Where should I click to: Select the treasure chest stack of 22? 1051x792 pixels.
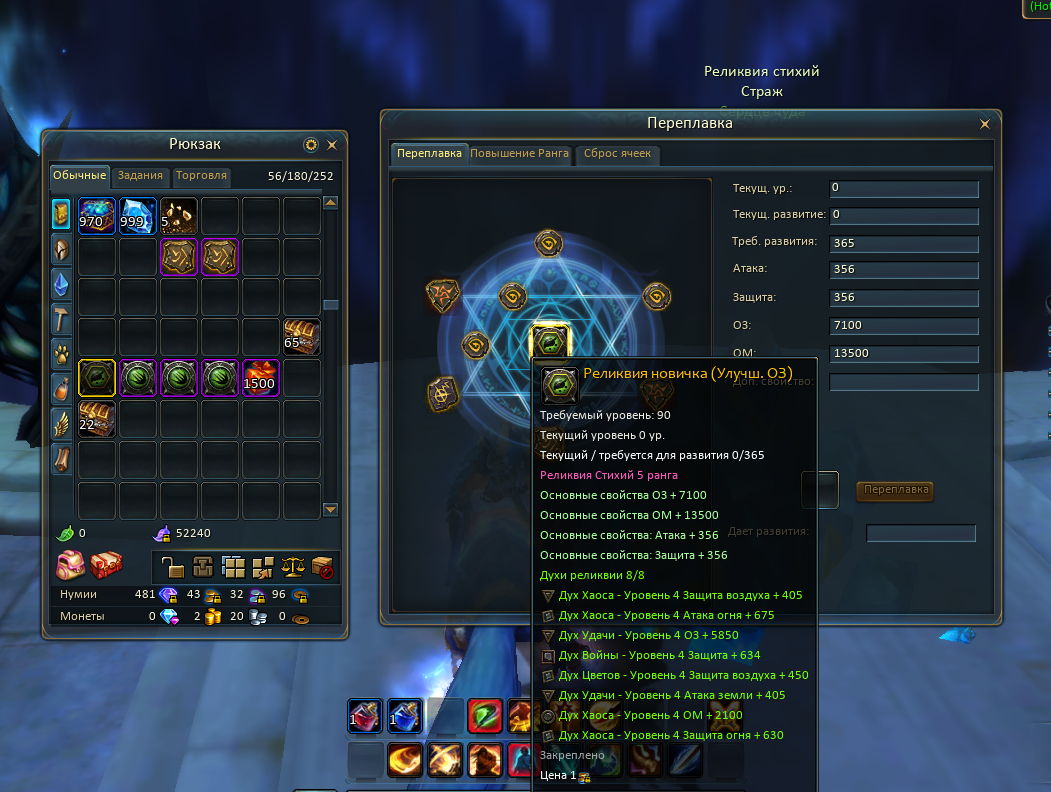click(97, 419)
